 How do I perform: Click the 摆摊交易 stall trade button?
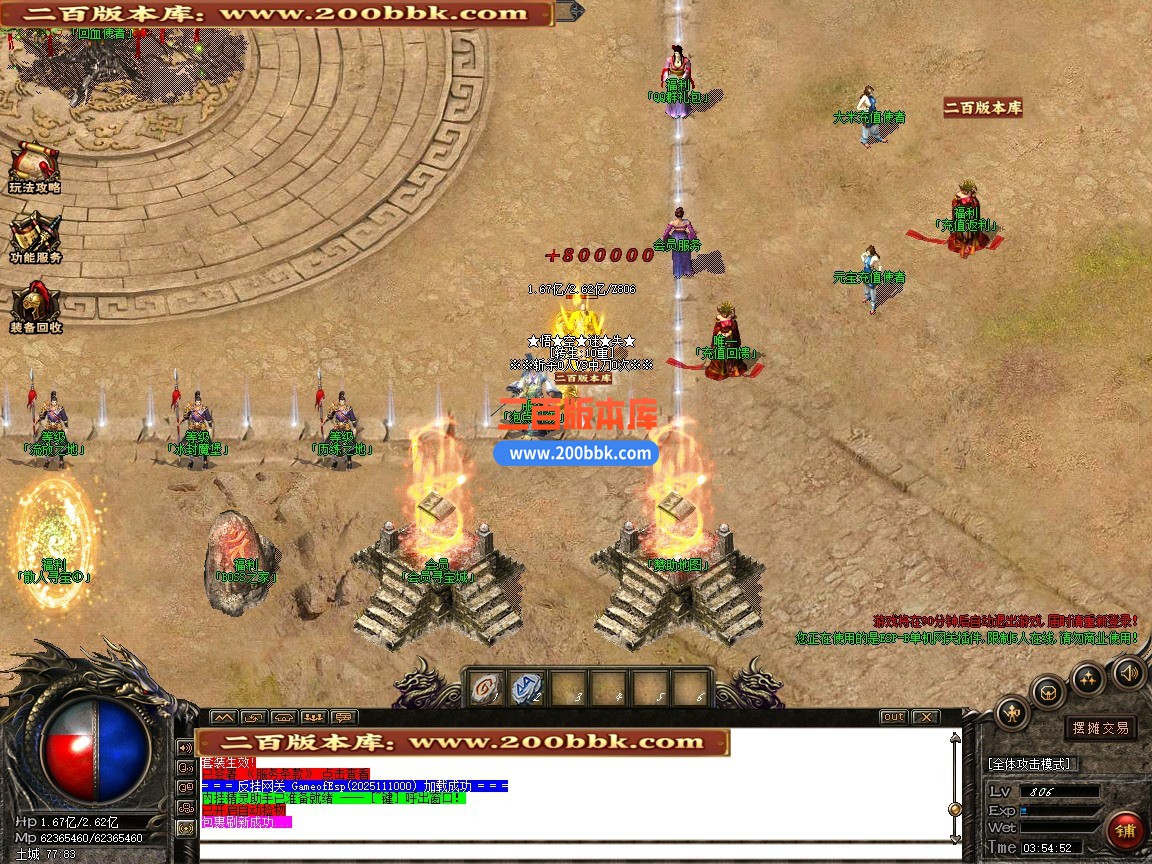(1100, 728)
